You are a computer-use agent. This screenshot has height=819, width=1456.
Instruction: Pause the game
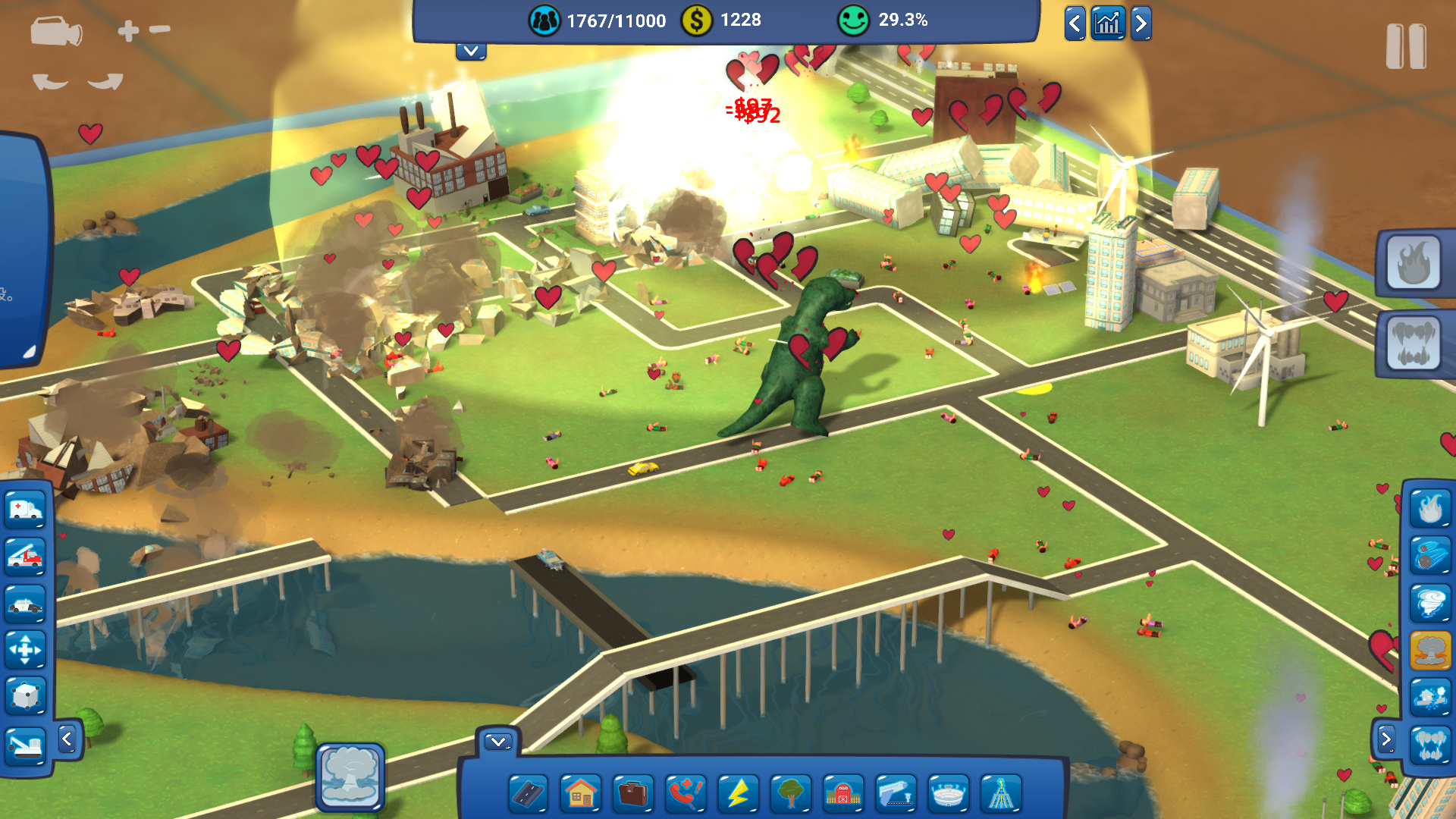(1405, 47)
